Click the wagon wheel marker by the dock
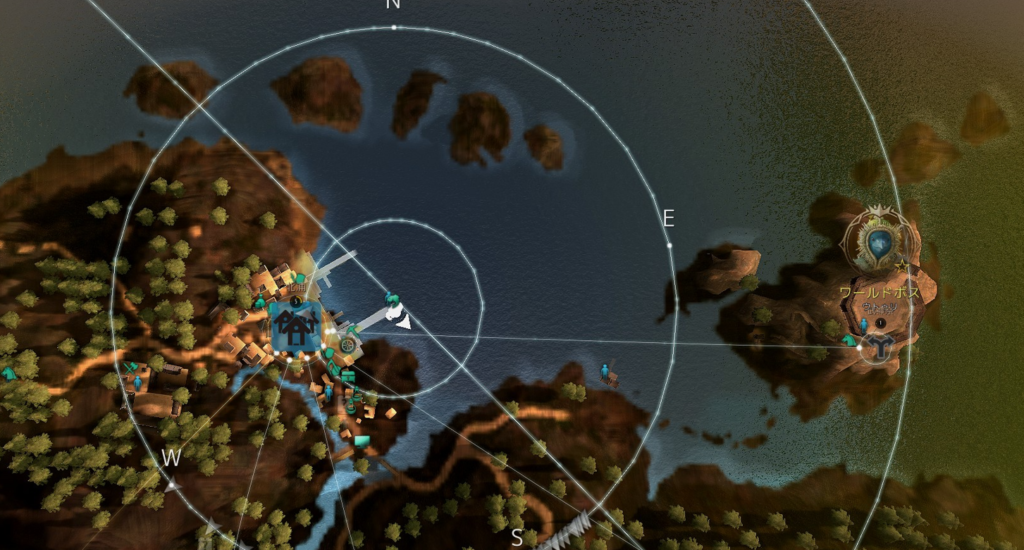This screenshot has height=550, width=1024. point(347,343)
